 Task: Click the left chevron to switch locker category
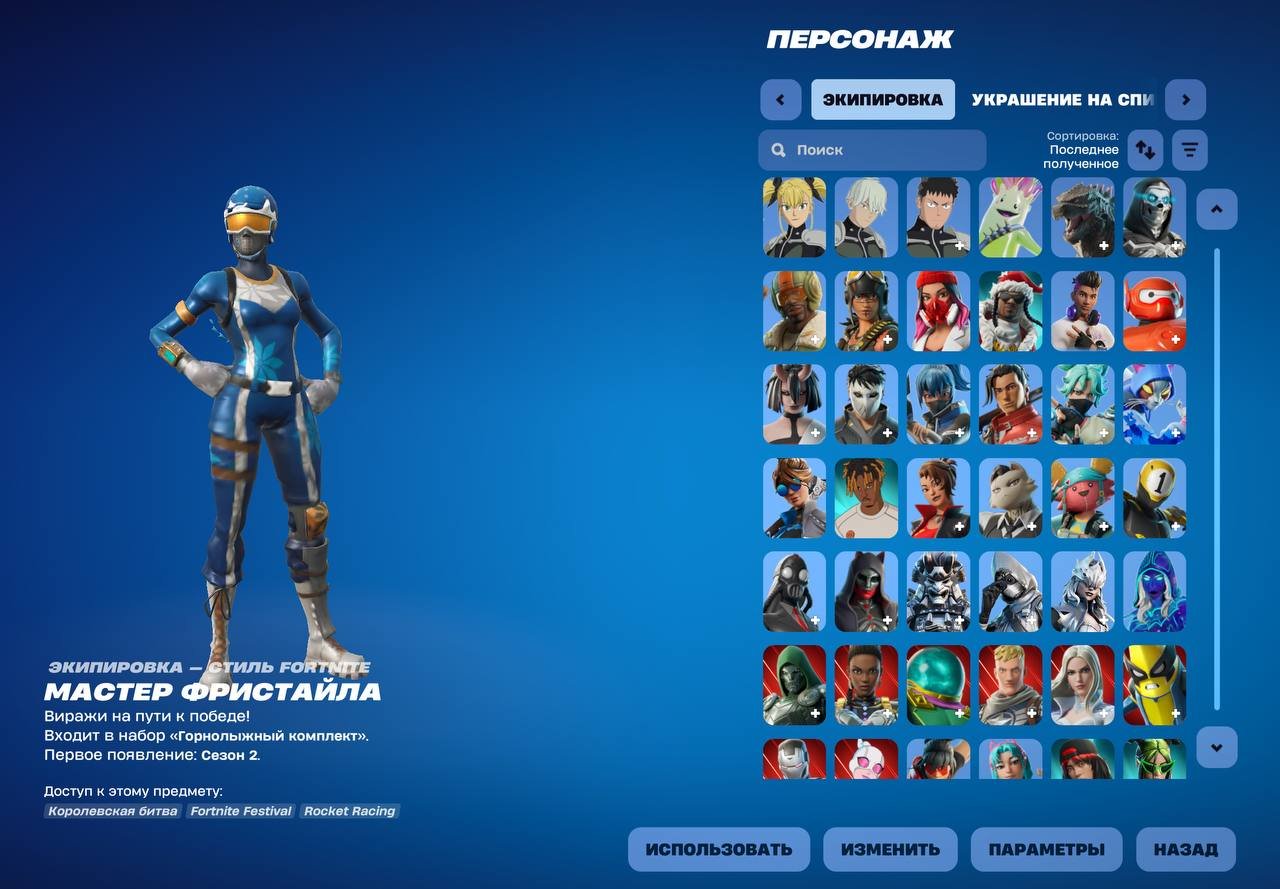click(780, 99)
